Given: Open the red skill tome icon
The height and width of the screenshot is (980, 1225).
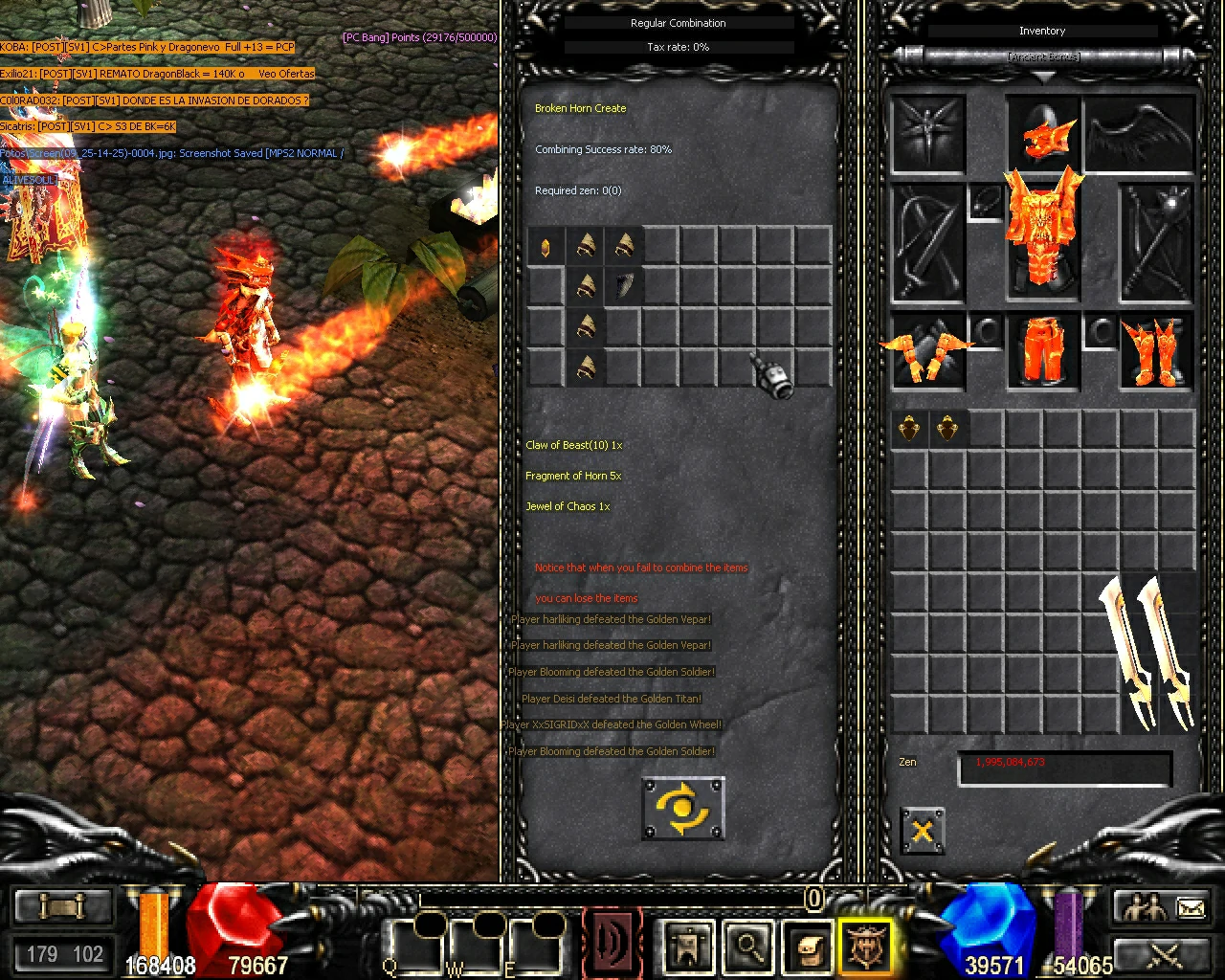Looking at the screenshot, I should click(x=612, y=947).
